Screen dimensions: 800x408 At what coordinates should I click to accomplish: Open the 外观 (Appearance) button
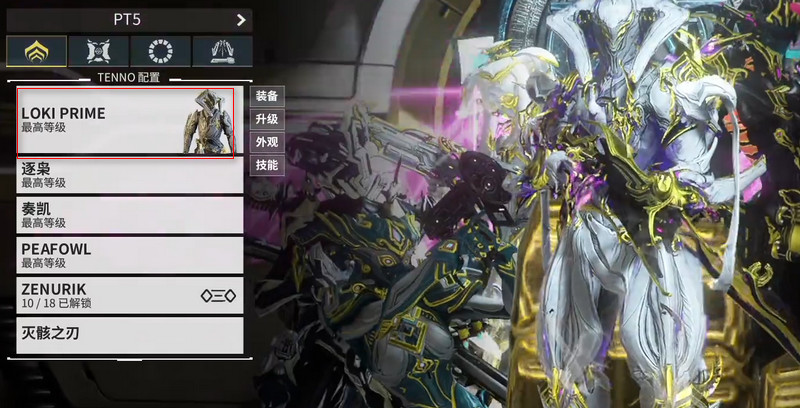pos(267,143)
